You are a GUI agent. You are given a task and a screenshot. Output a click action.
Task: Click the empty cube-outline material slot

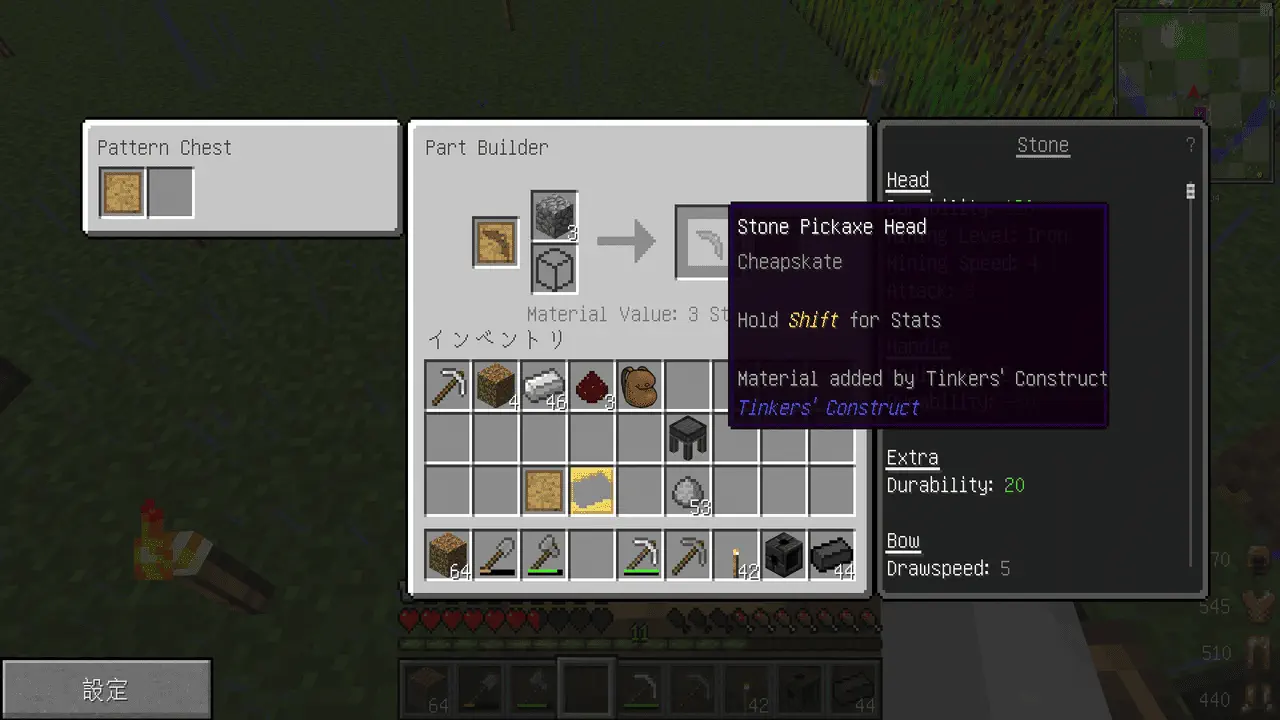(554, 270)
